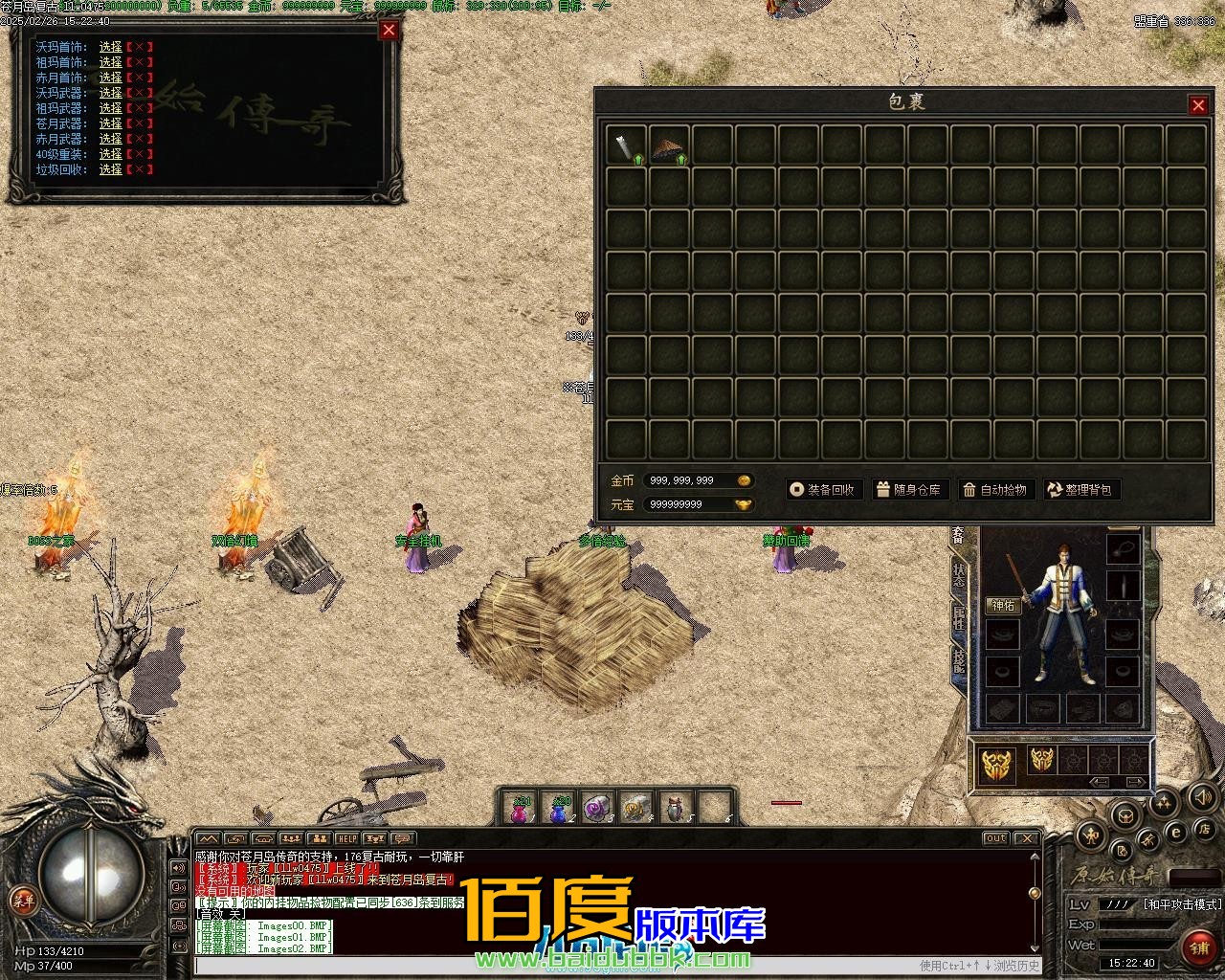Toggle 自动捡物 auto pickup
This screenshot has width=1225, height=980.
994,490
